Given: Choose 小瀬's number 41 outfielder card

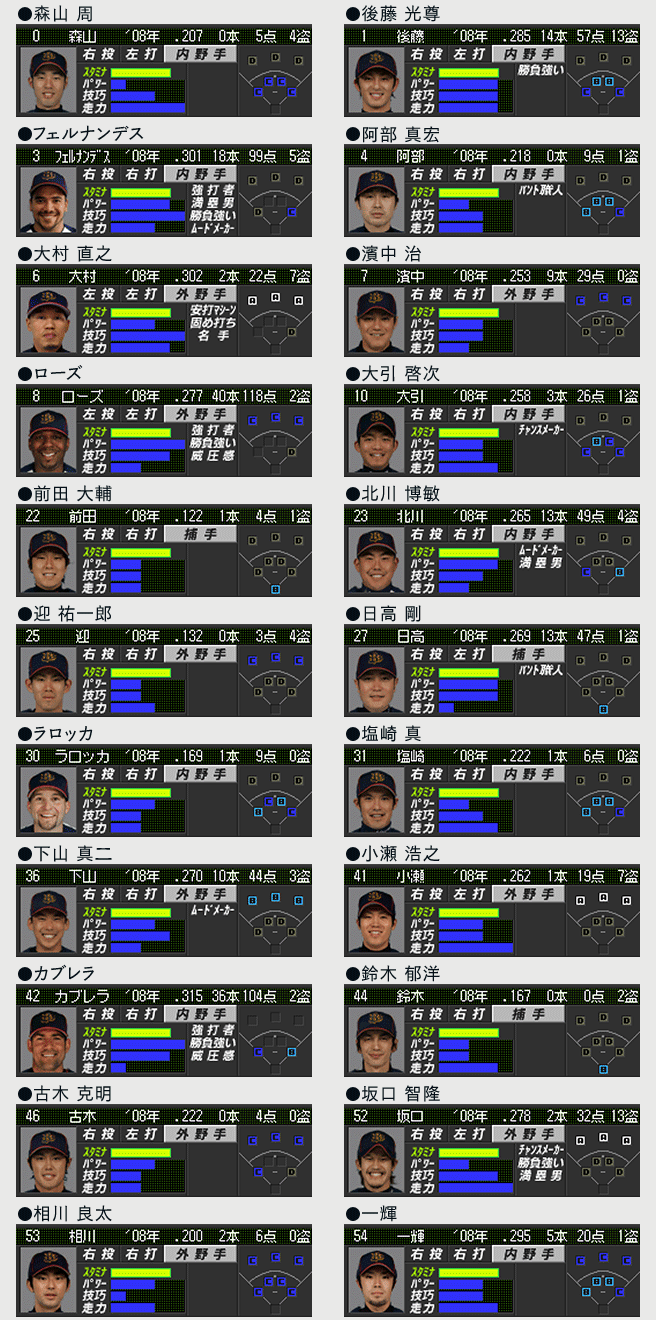Looking at the screenshot, I should tap(492, 911).
